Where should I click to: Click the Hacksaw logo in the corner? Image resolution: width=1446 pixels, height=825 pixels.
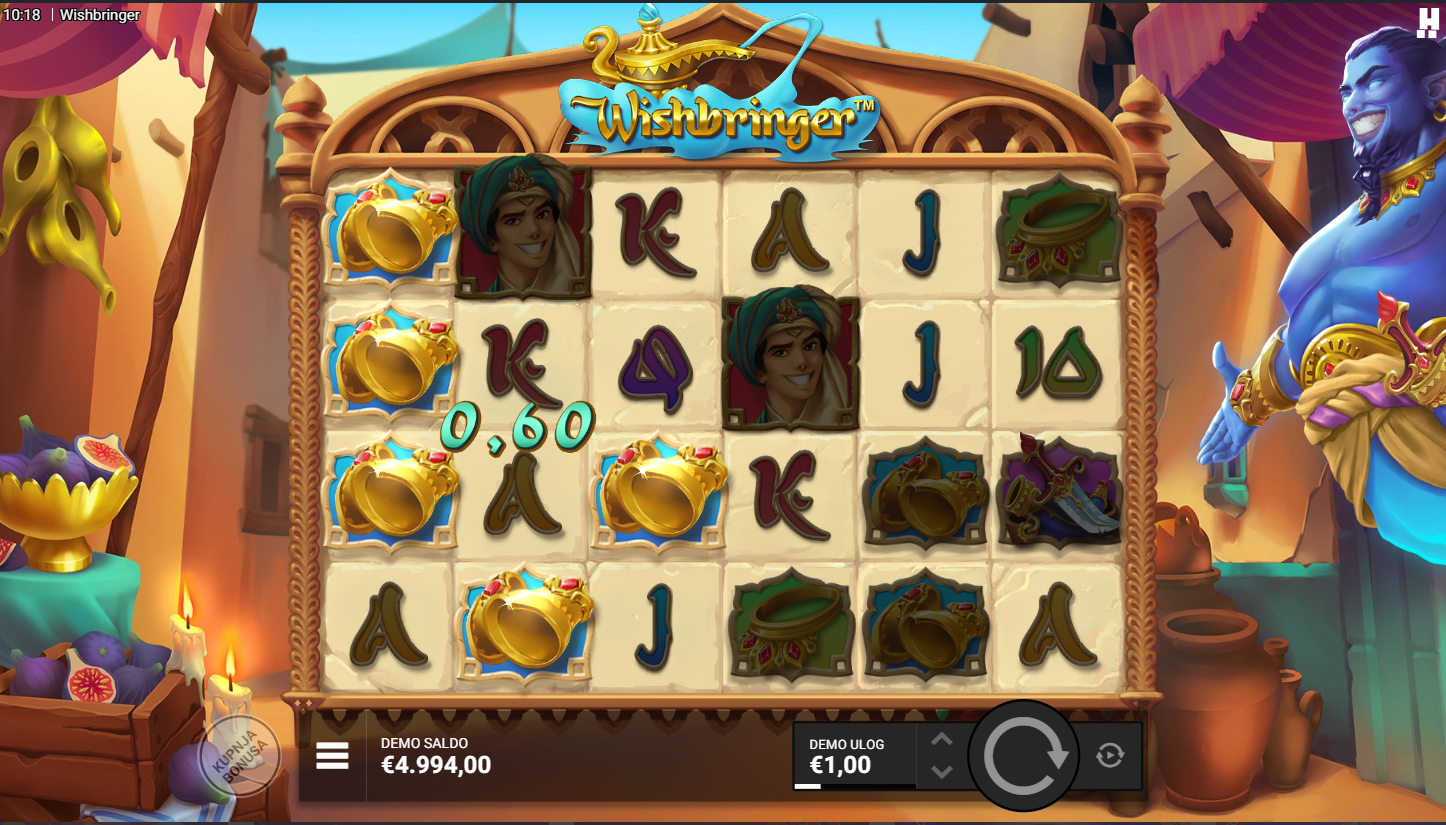pos(1427,22)
